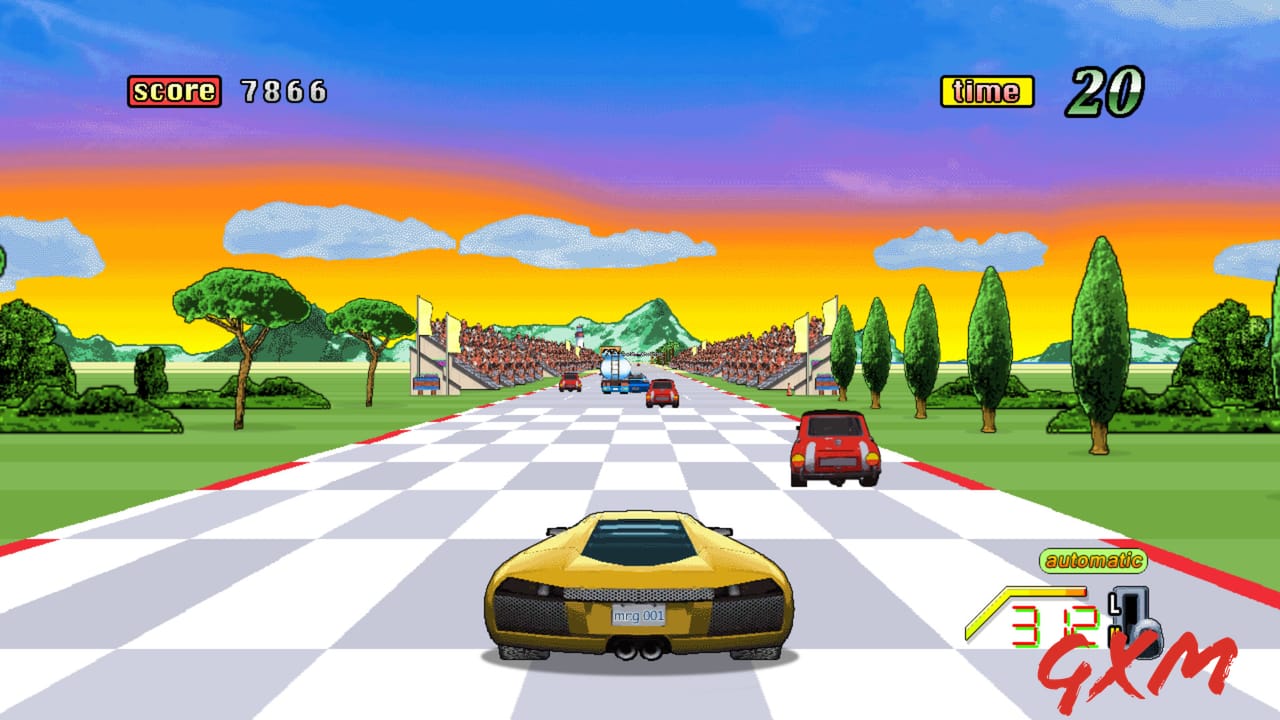Toggle the 'automatic' transmission indicator
This screenshot has height=720, width=1280.
[x=1092, y=560]
